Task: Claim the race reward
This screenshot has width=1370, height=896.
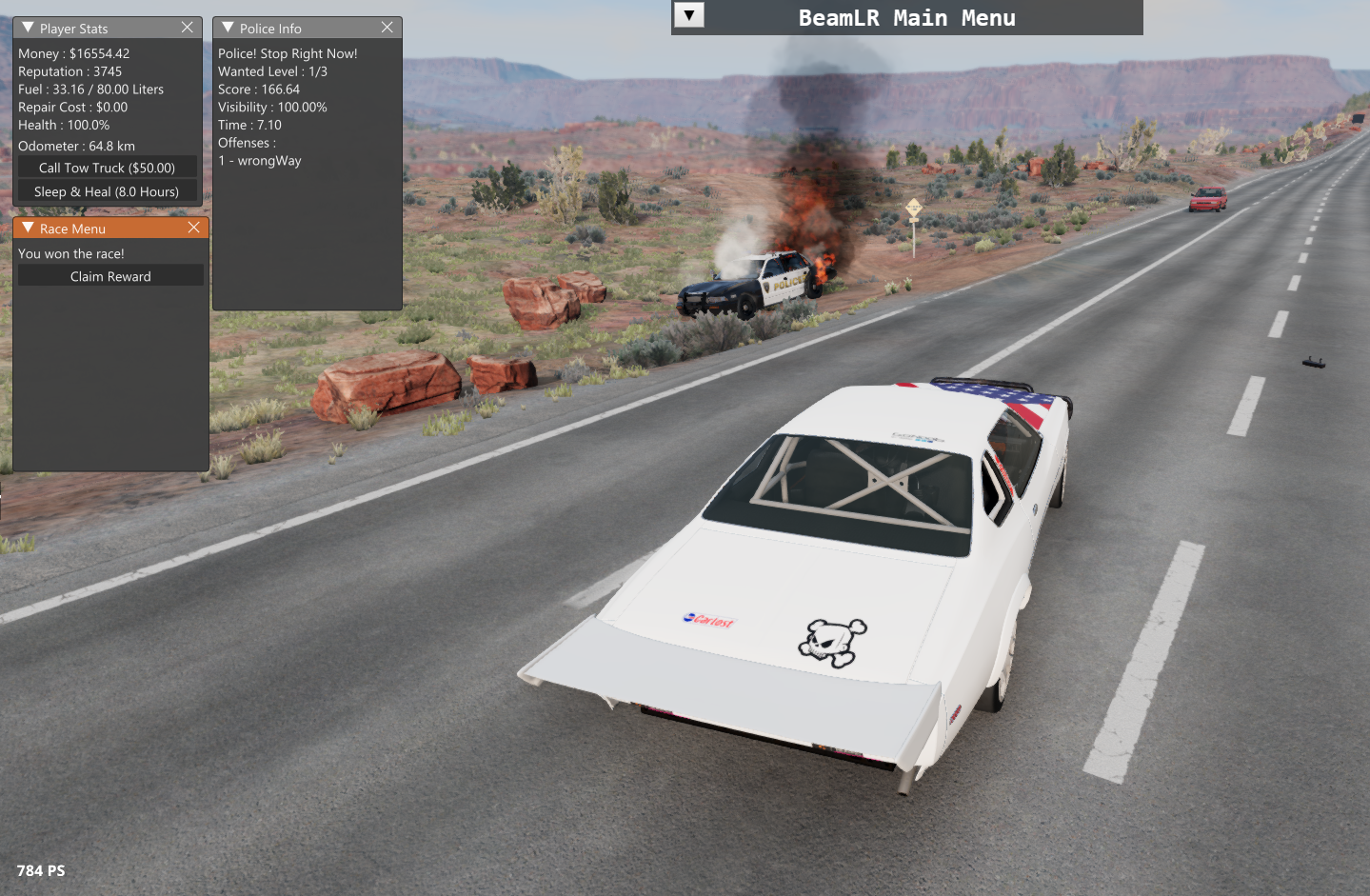Action: click(x=110, y=276)
